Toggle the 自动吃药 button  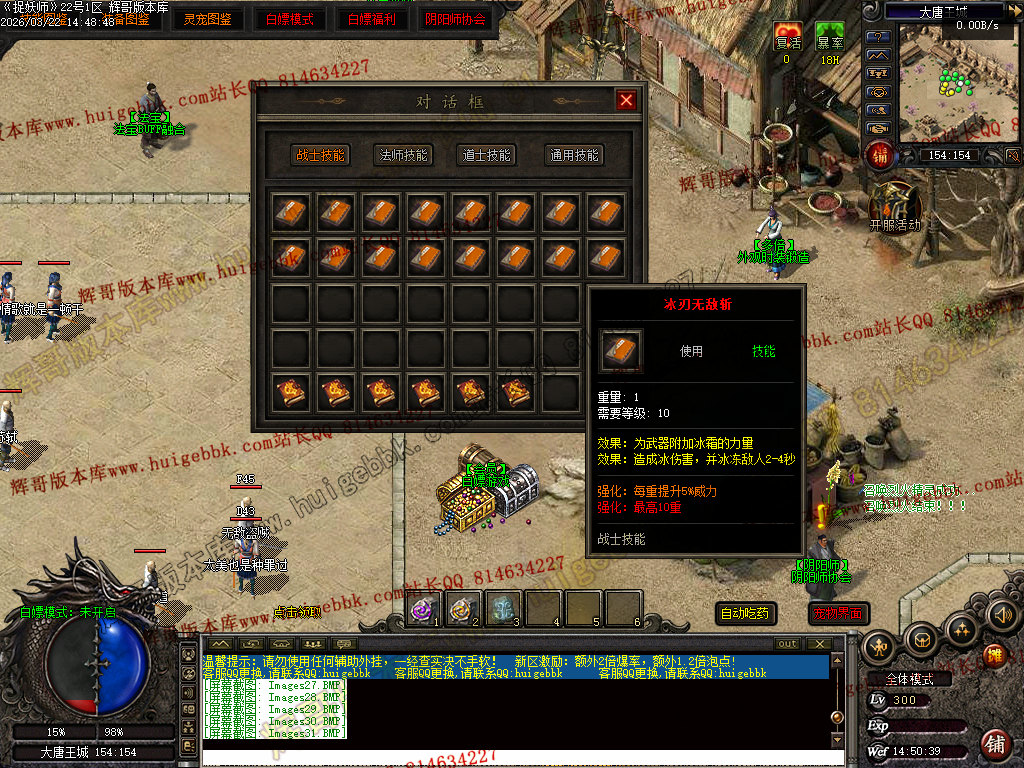click(747, 613)
